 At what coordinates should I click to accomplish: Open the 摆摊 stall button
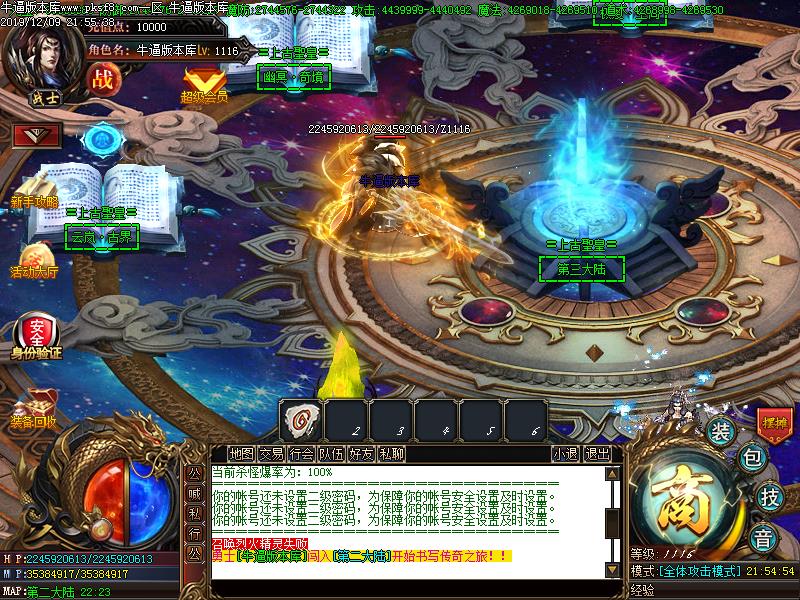pos(773,423)
